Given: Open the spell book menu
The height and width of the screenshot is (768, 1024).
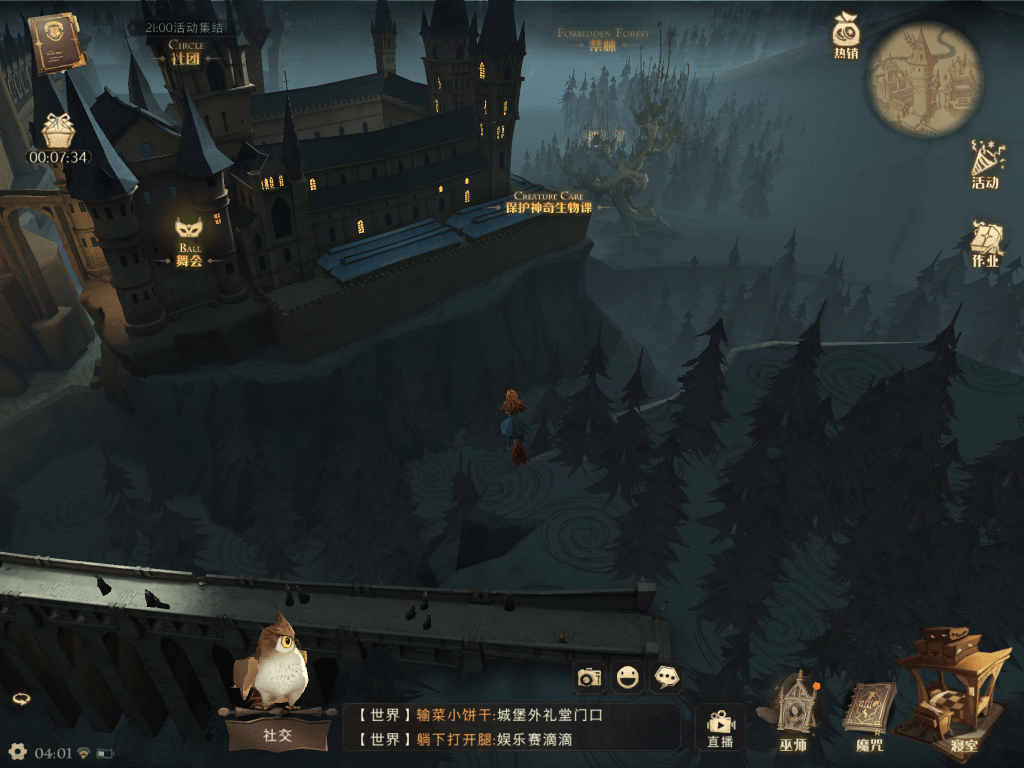Looking at the screenshot, I should [868, 713].
